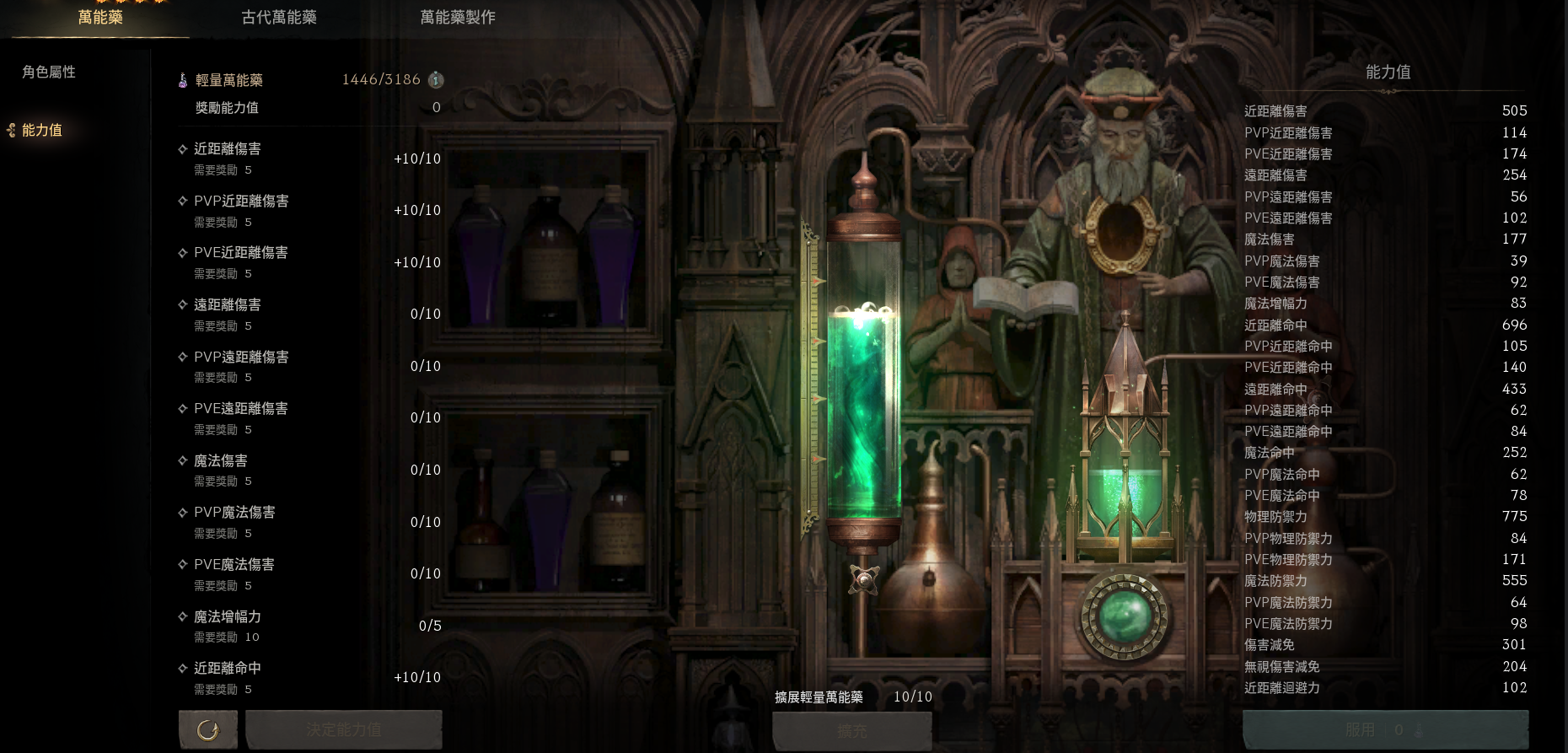Confirm with the 決定能力值 button
The image size is (1568, 753).
[344, 729]
